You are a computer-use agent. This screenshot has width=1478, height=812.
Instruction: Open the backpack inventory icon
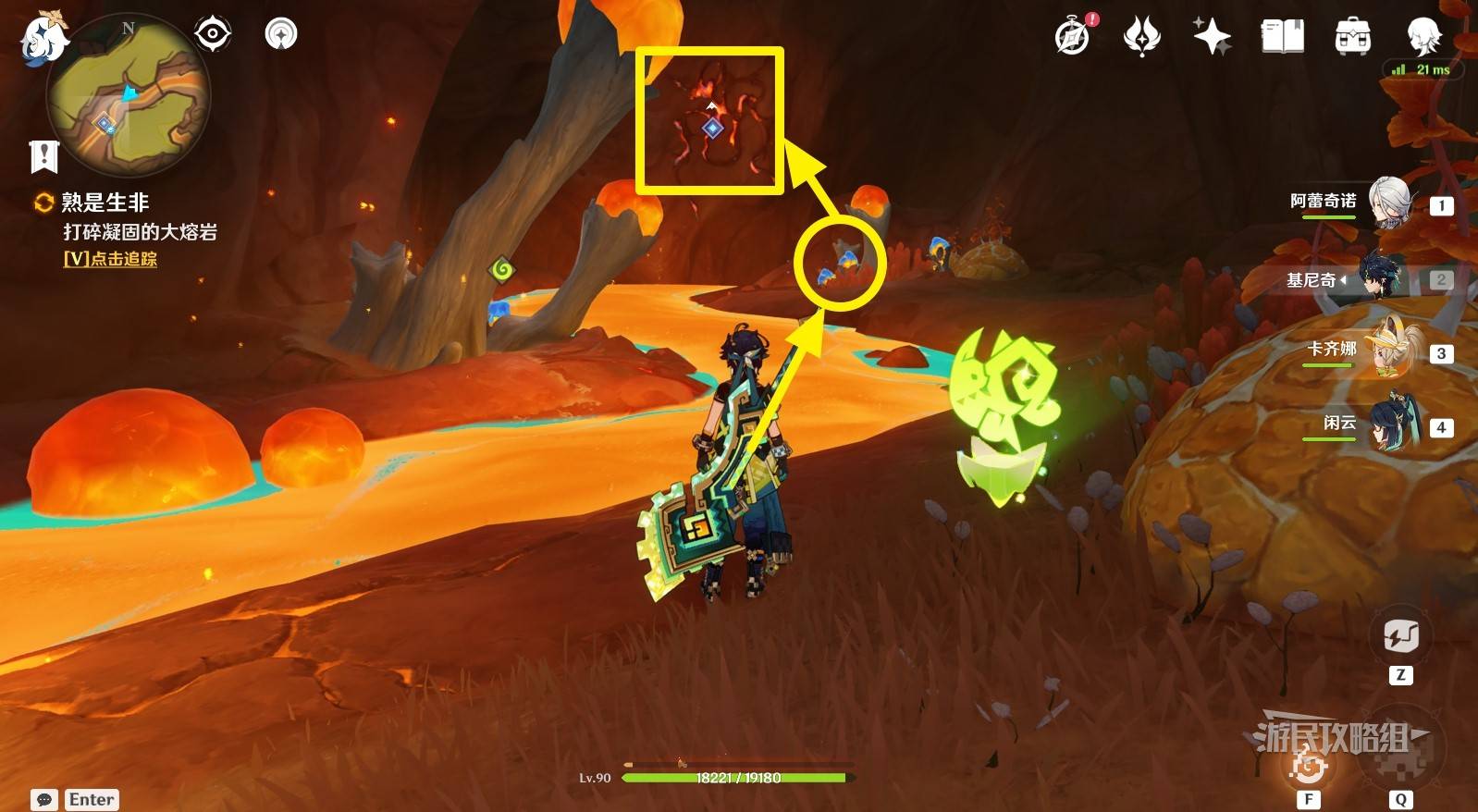[x=1352, y=36]
